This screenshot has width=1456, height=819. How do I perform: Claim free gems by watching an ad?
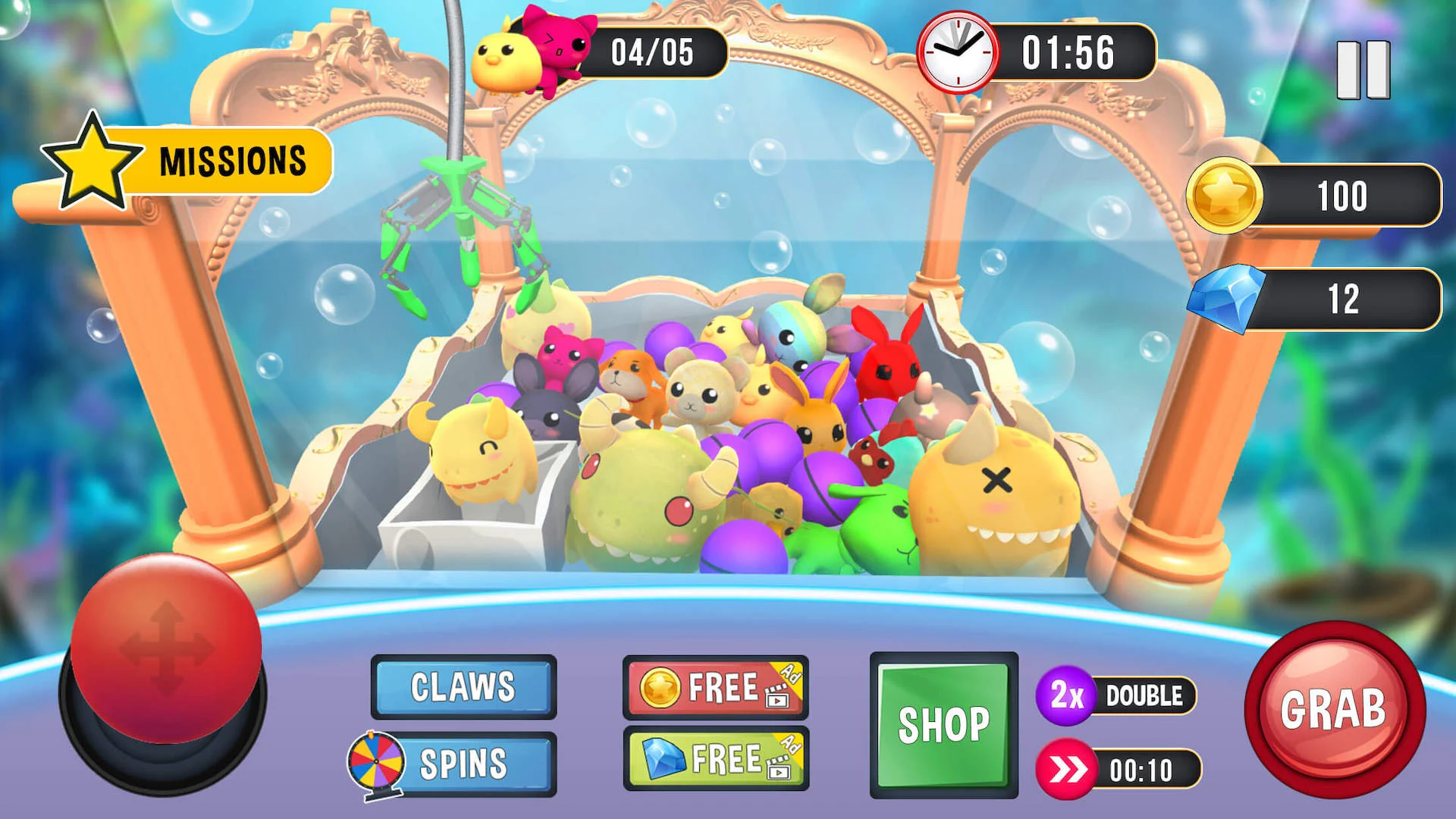pyautogui.click(x=715, y=759)
